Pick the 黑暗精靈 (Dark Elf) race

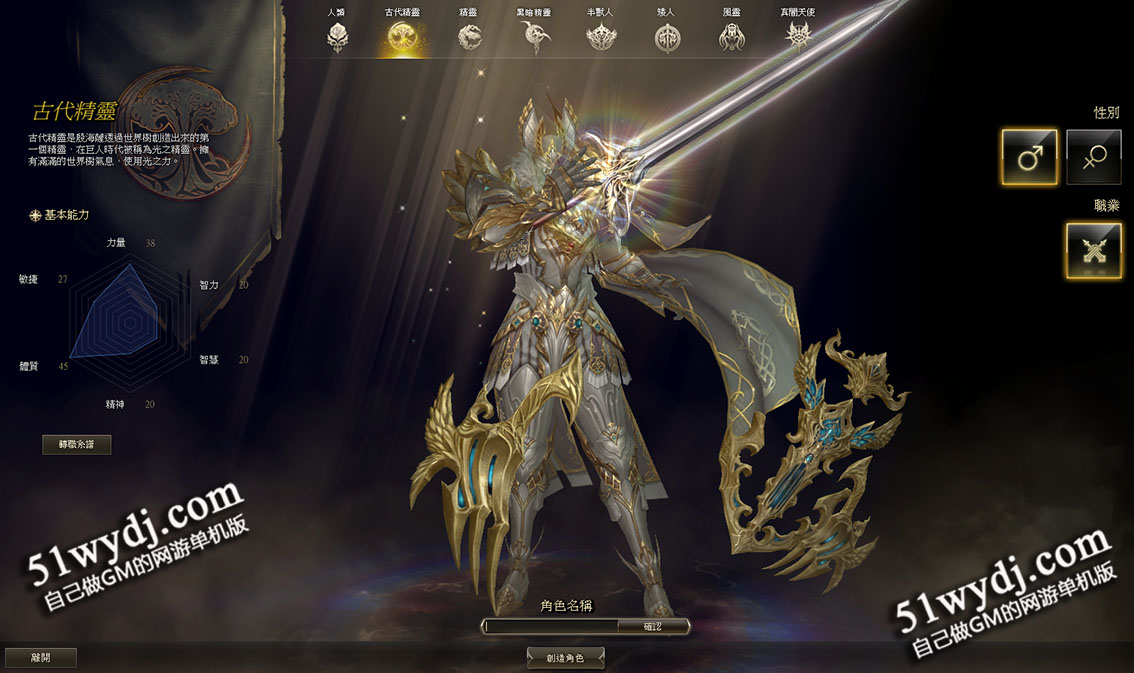535,37
